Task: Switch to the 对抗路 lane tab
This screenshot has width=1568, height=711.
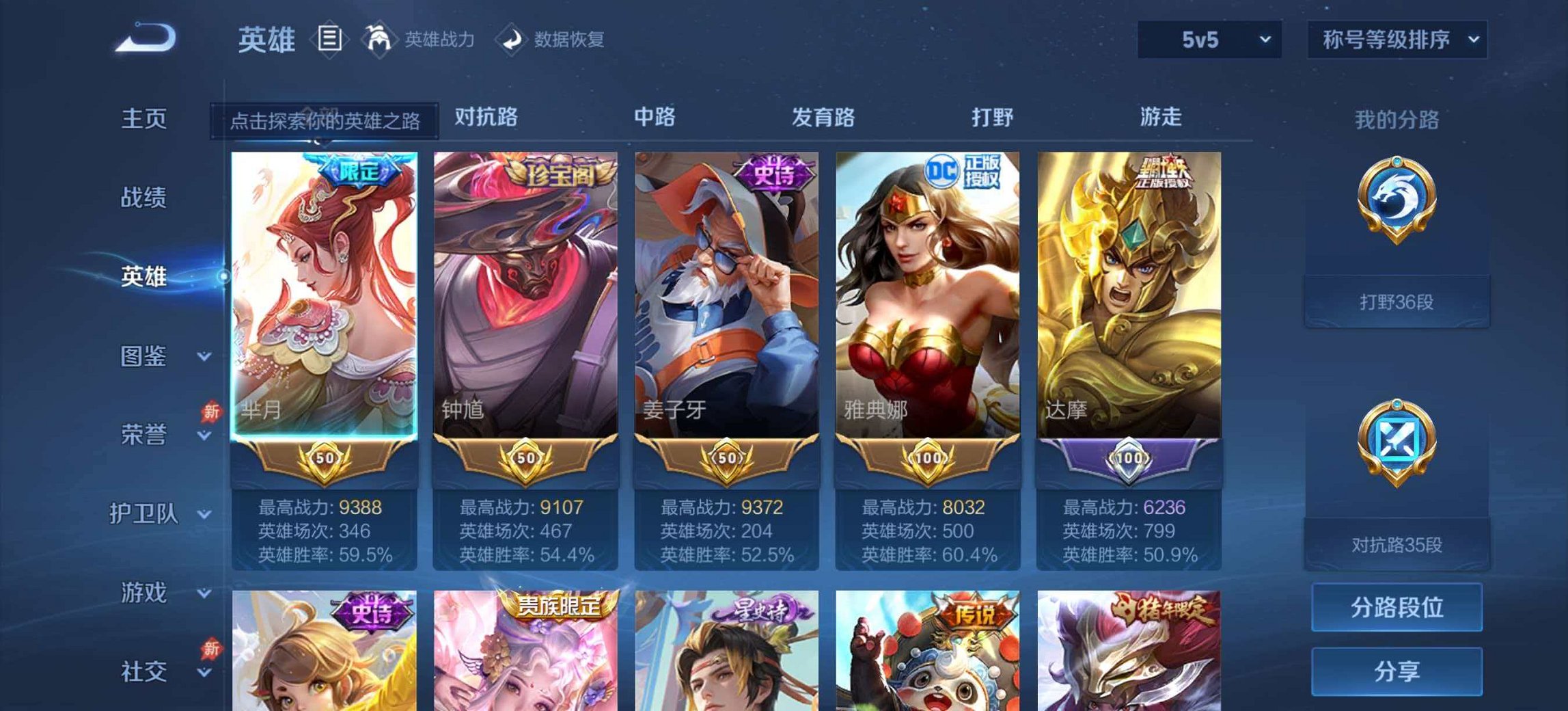Action: click(487, 118)
